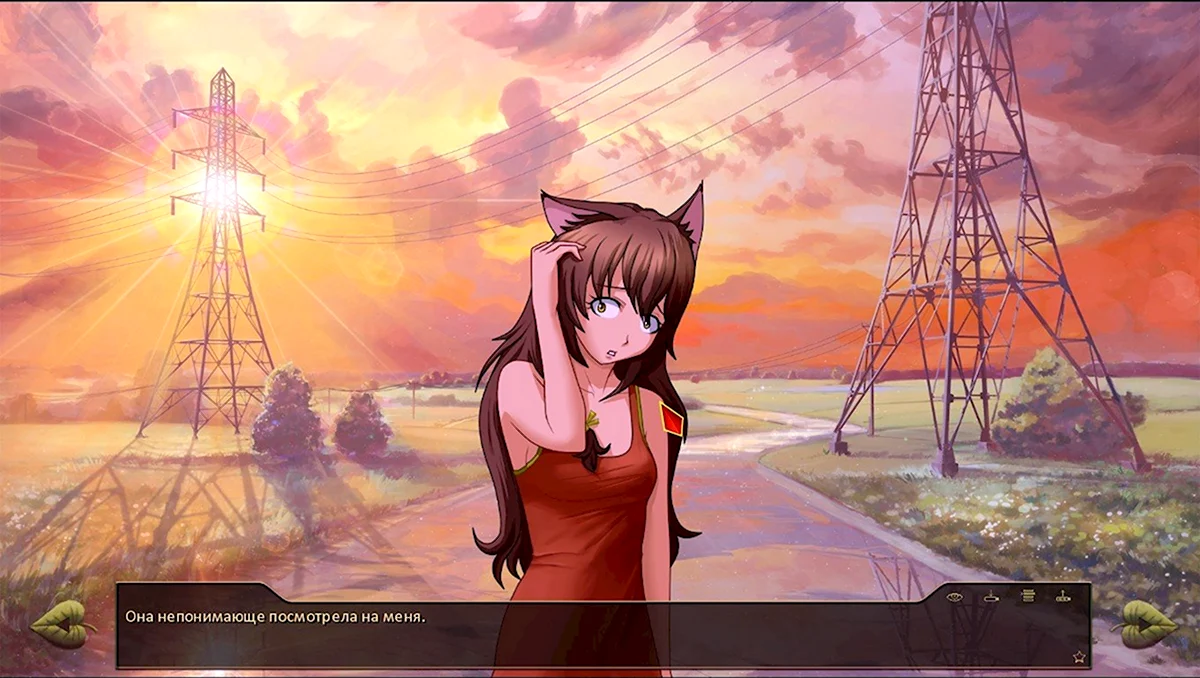Click the left leaf back arrow

click(60, 623)
